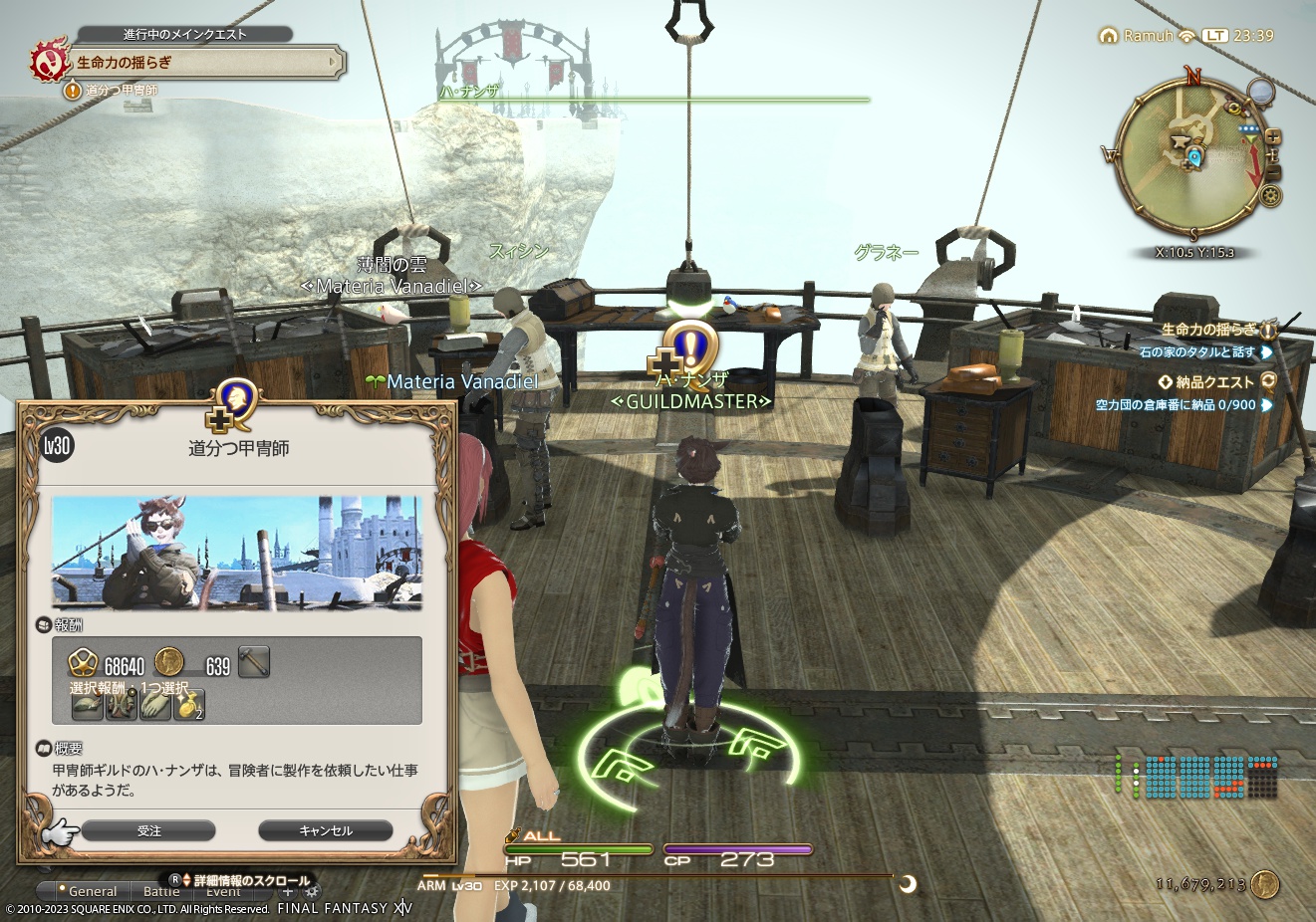Click the 受注 accept button
This screenshot has height=922, width=1316.
pos(149,829)
